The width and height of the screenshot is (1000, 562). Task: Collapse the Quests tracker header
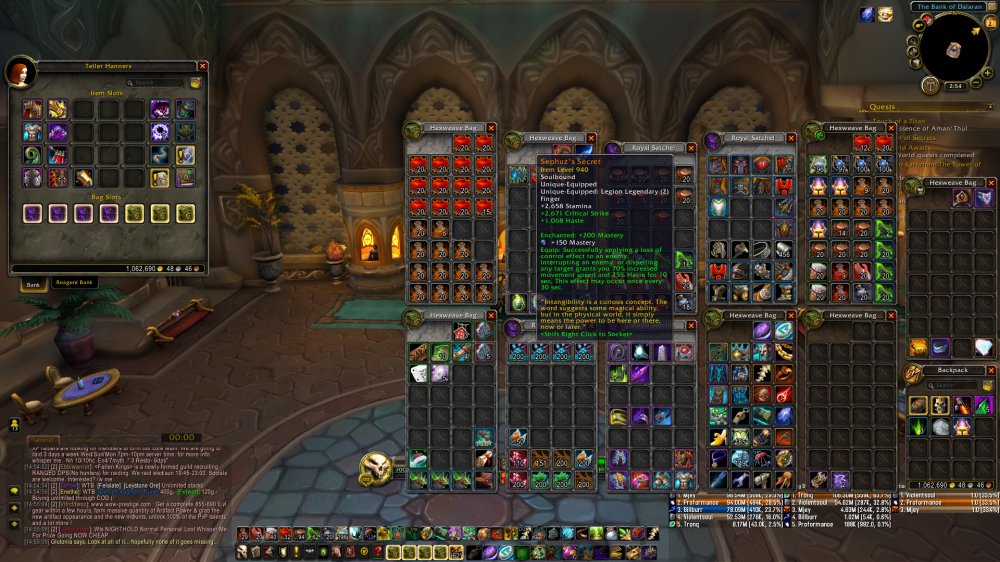tap(988, 107)
